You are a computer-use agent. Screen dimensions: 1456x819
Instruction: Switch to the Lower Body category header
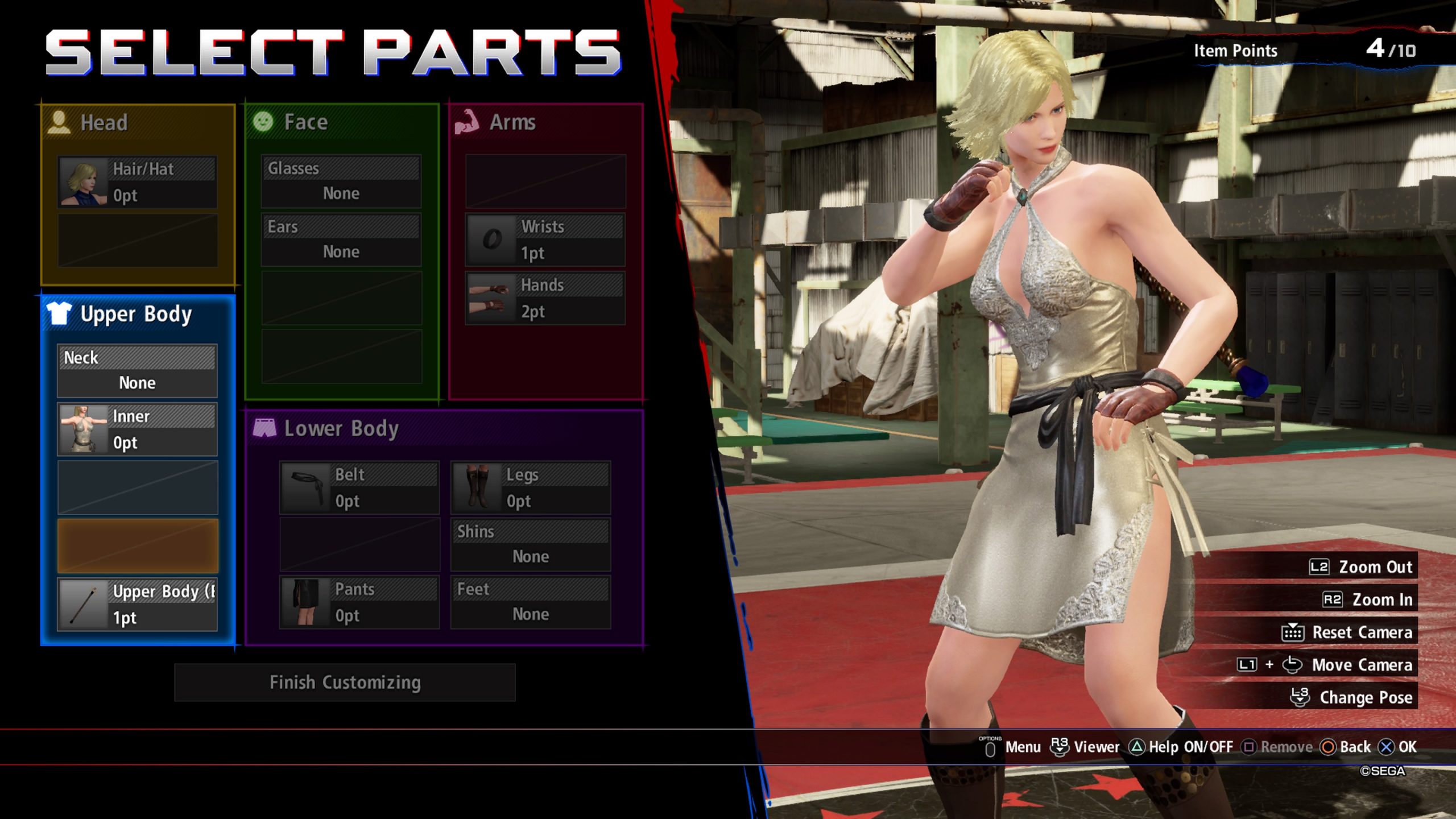(341, 428)
